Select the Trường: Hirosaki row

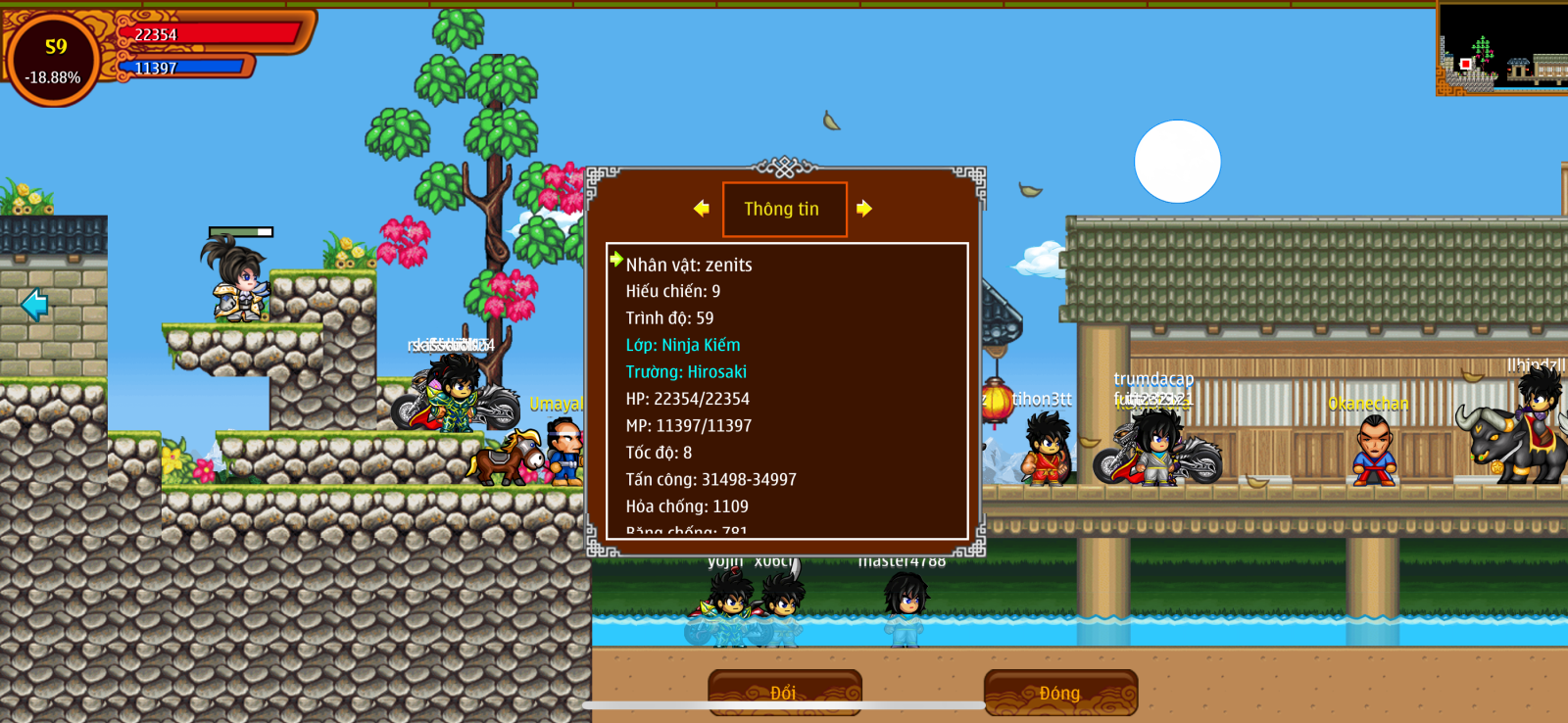pos(686,372)
